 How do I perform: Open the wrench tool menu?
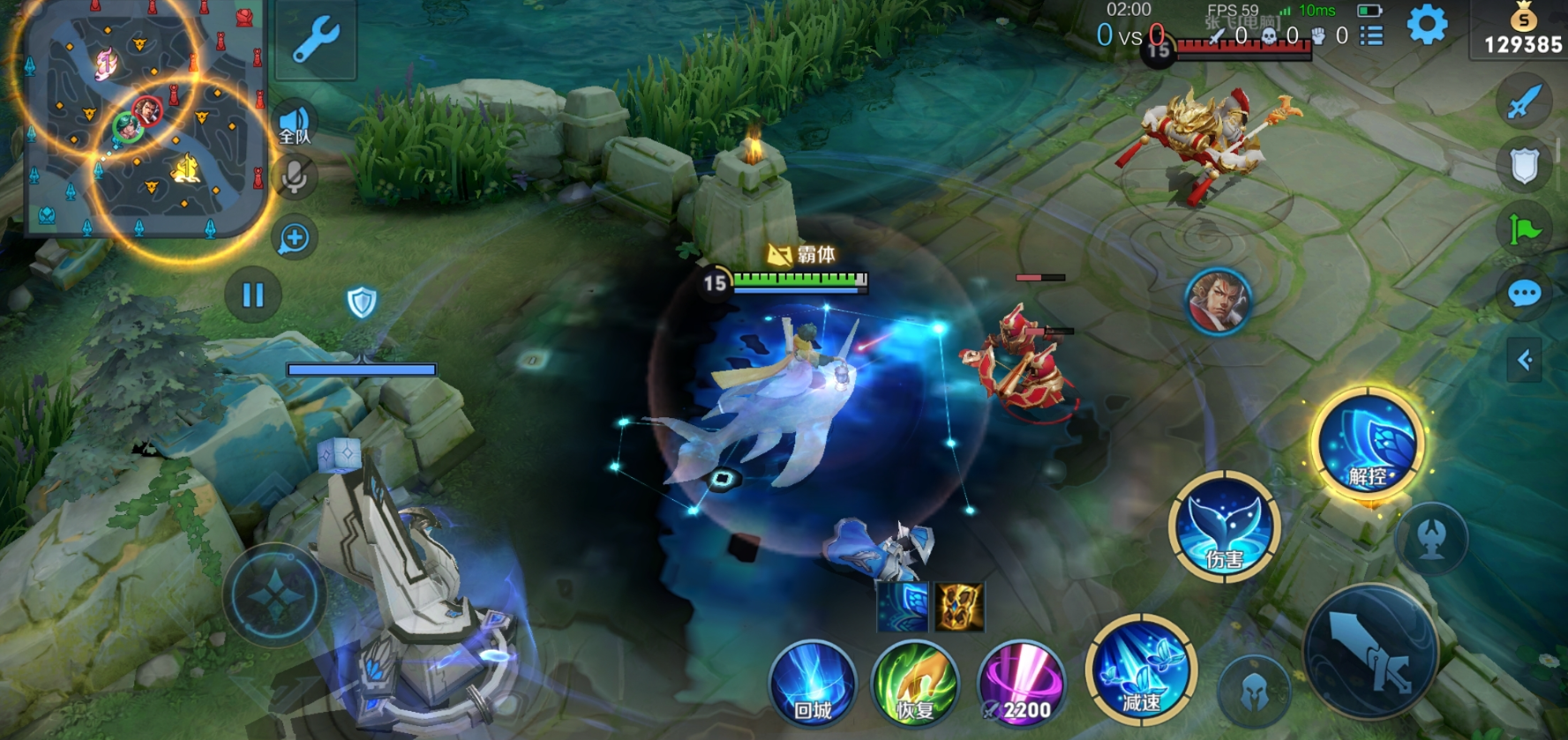point(316,40)
